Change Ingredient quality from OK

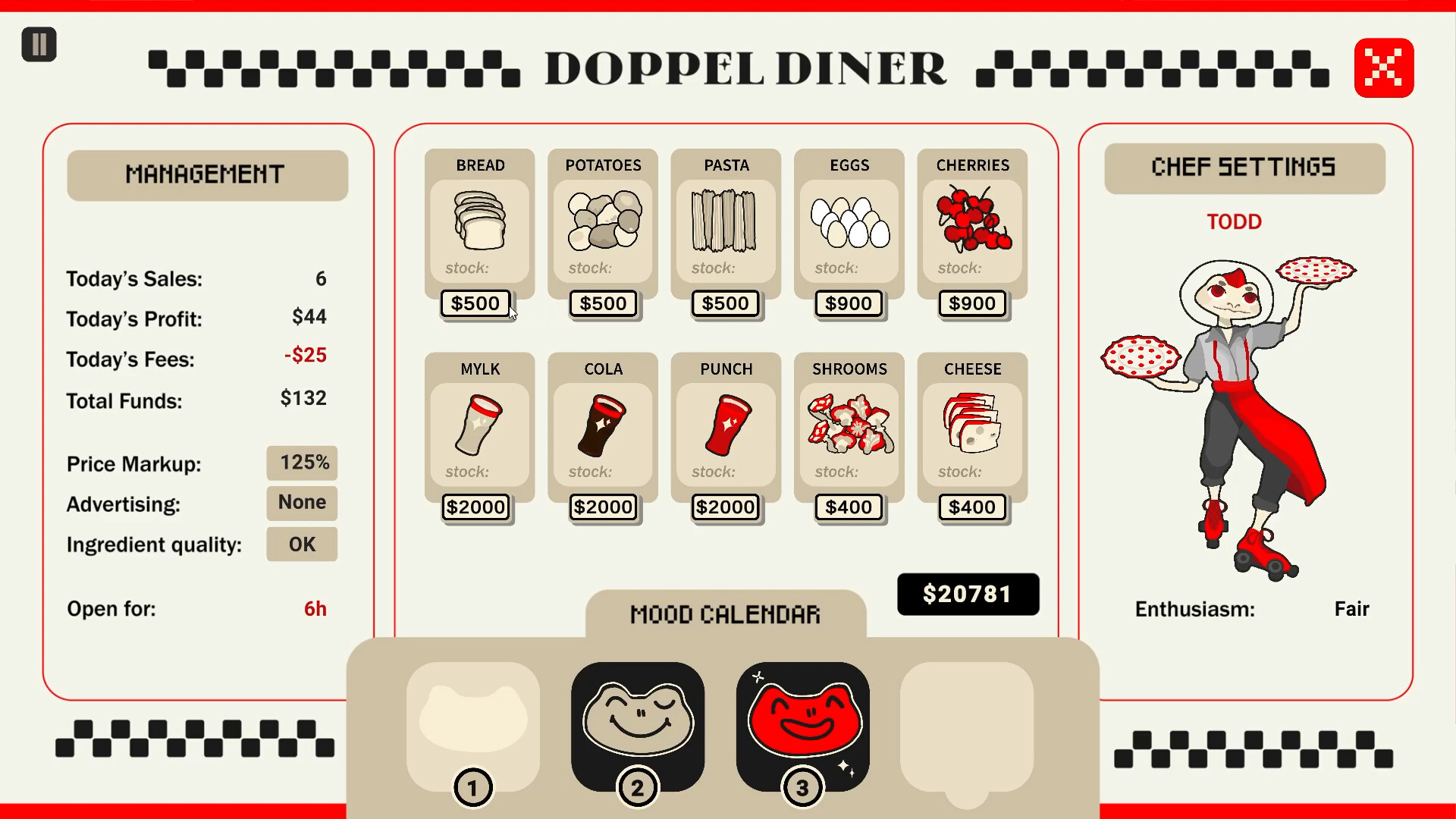pyautogui.click(x=301, y=544)
